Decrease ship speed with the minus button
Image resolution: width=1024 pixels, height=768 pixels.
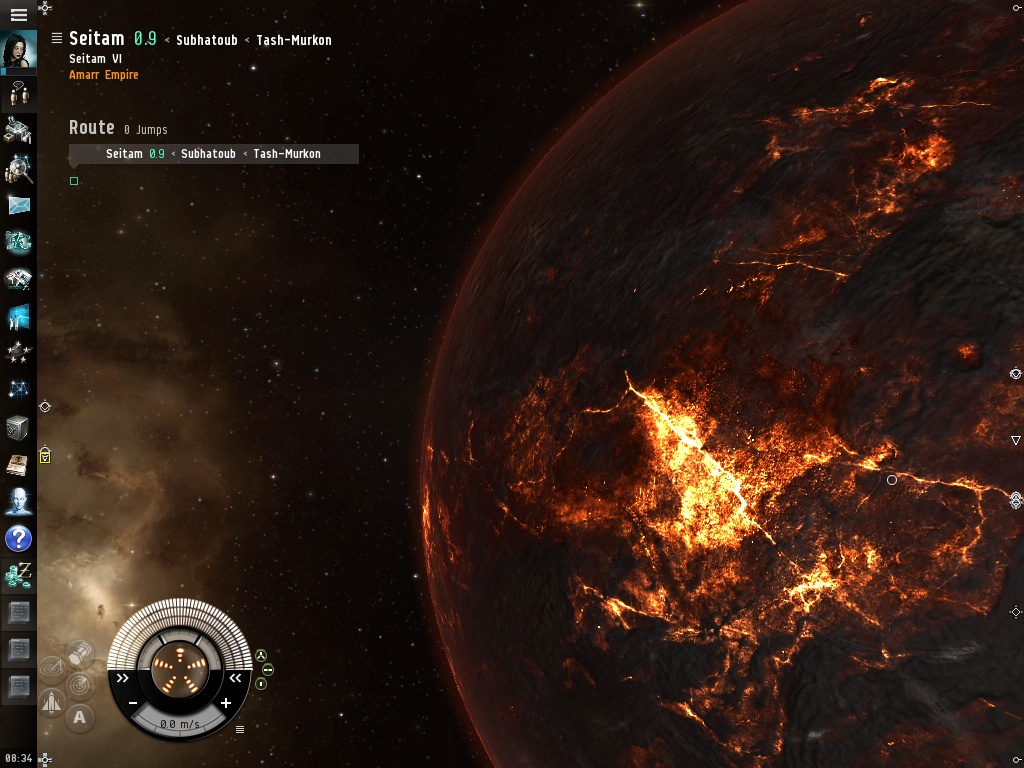(x=132, y=704)
